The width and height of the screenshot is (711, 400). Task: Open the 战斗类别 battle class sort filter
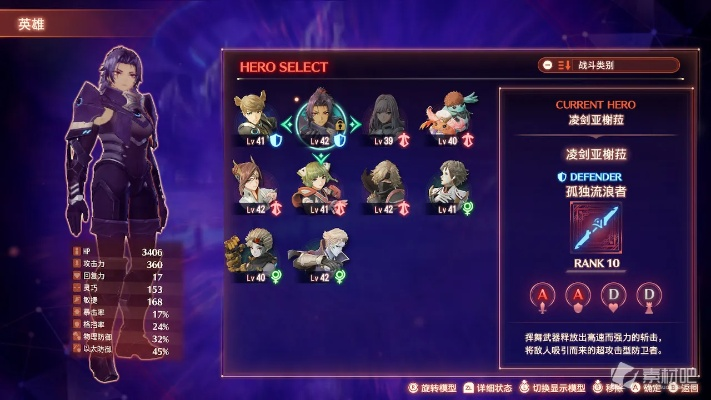point(608,65)
